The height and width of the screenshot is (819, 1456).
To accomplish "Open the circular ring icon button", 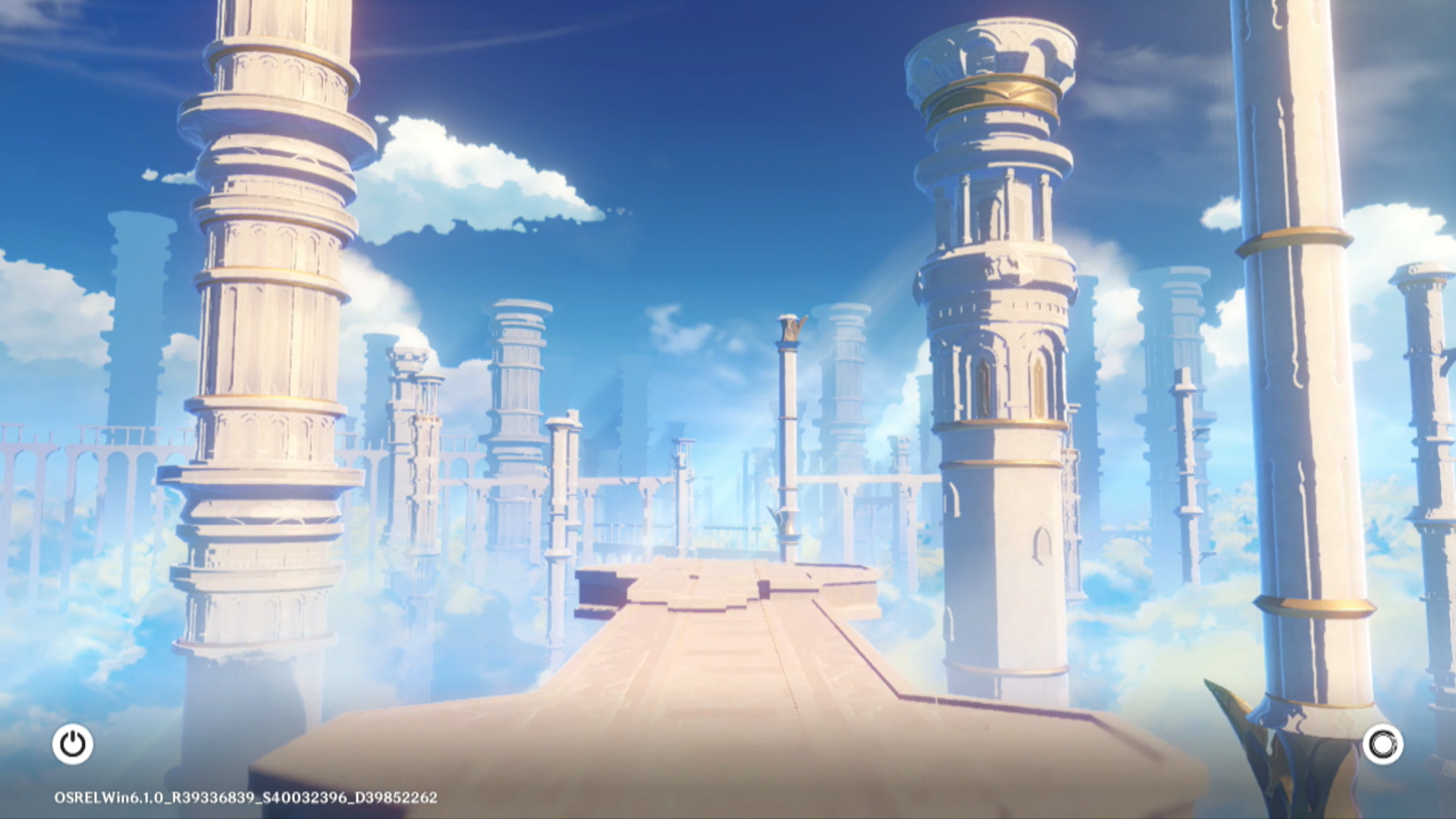I will (x=1382, y=744).
